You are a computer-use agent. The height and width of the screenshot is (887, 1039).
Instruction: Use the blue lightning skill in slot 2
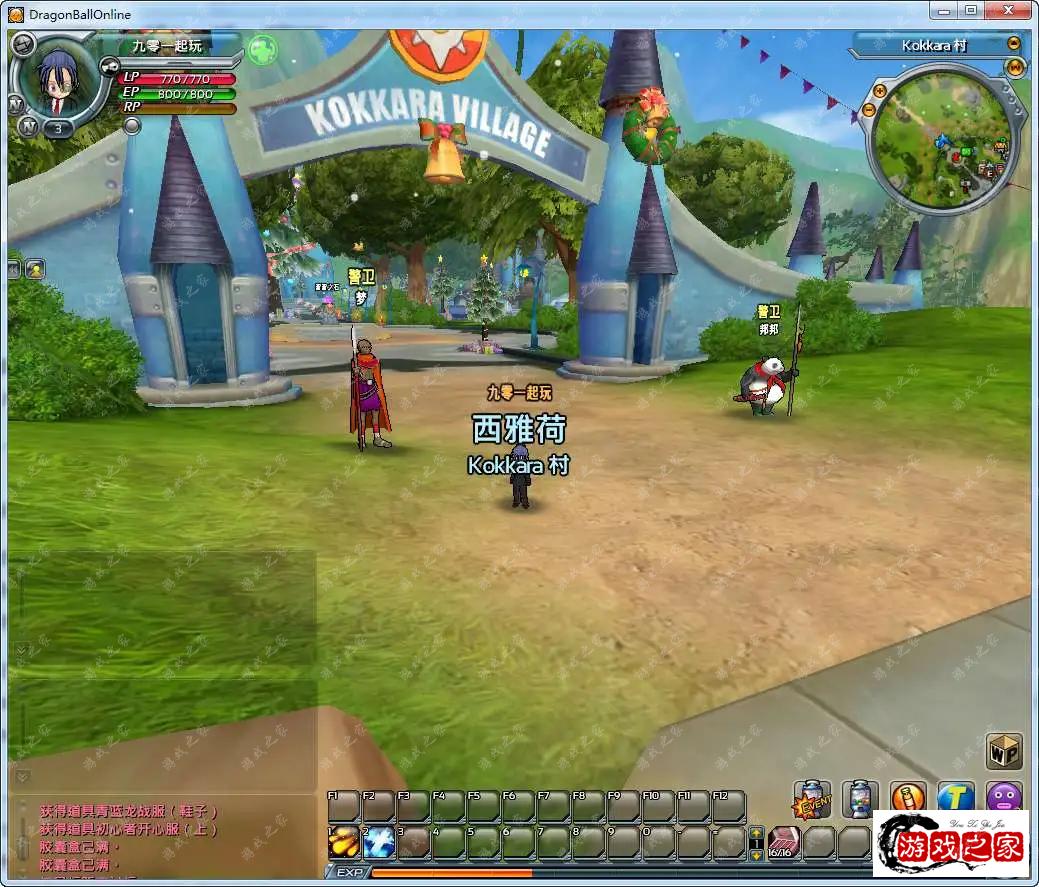coord(379,842)
